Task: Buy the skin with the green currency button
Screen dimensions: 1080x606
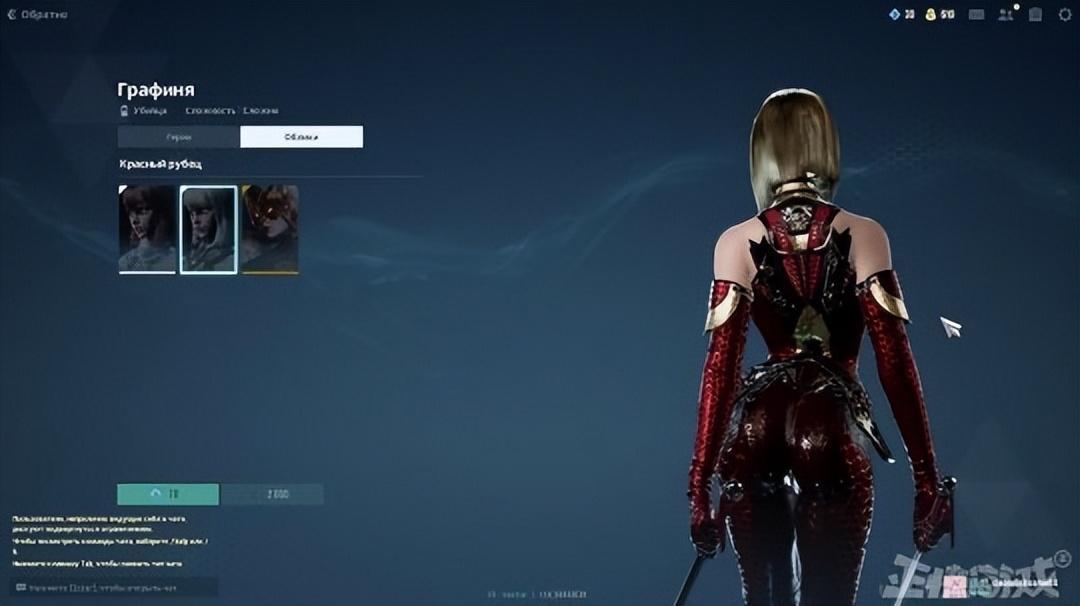Action: (x=168, y=494)
